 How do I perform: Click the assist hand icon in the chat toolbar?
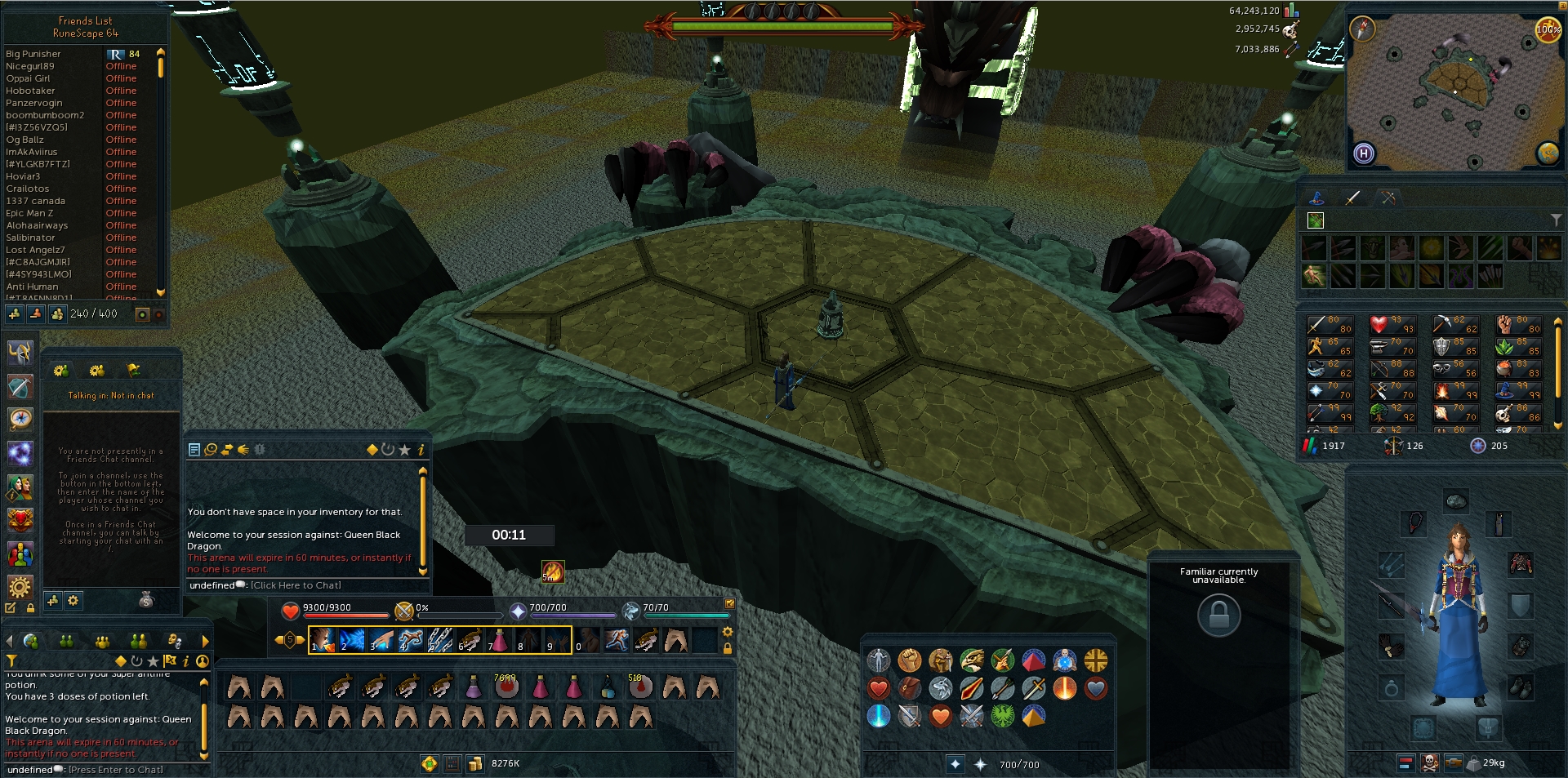(243, 450)
